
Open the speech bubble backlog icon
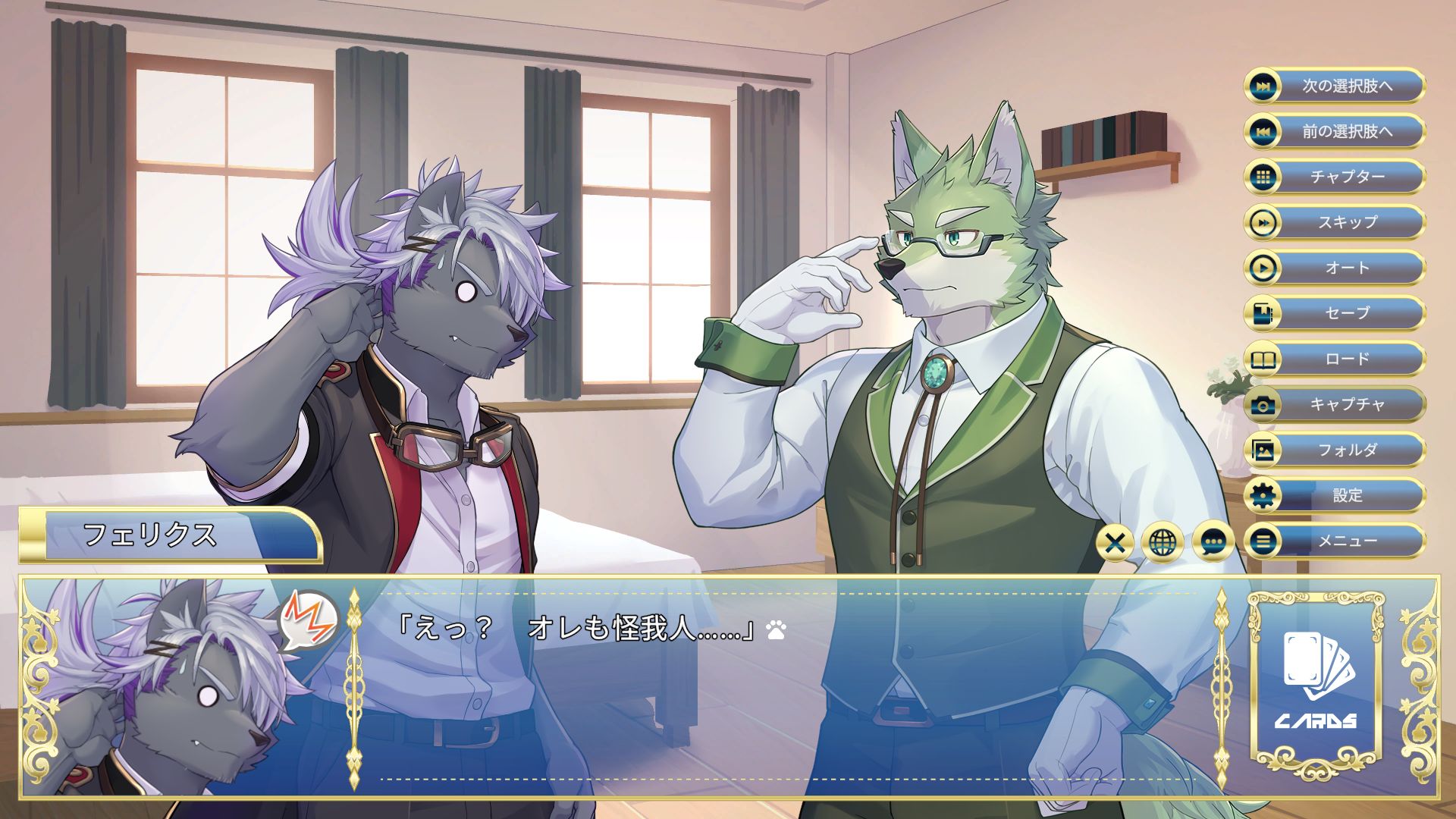pos(1213,542)
